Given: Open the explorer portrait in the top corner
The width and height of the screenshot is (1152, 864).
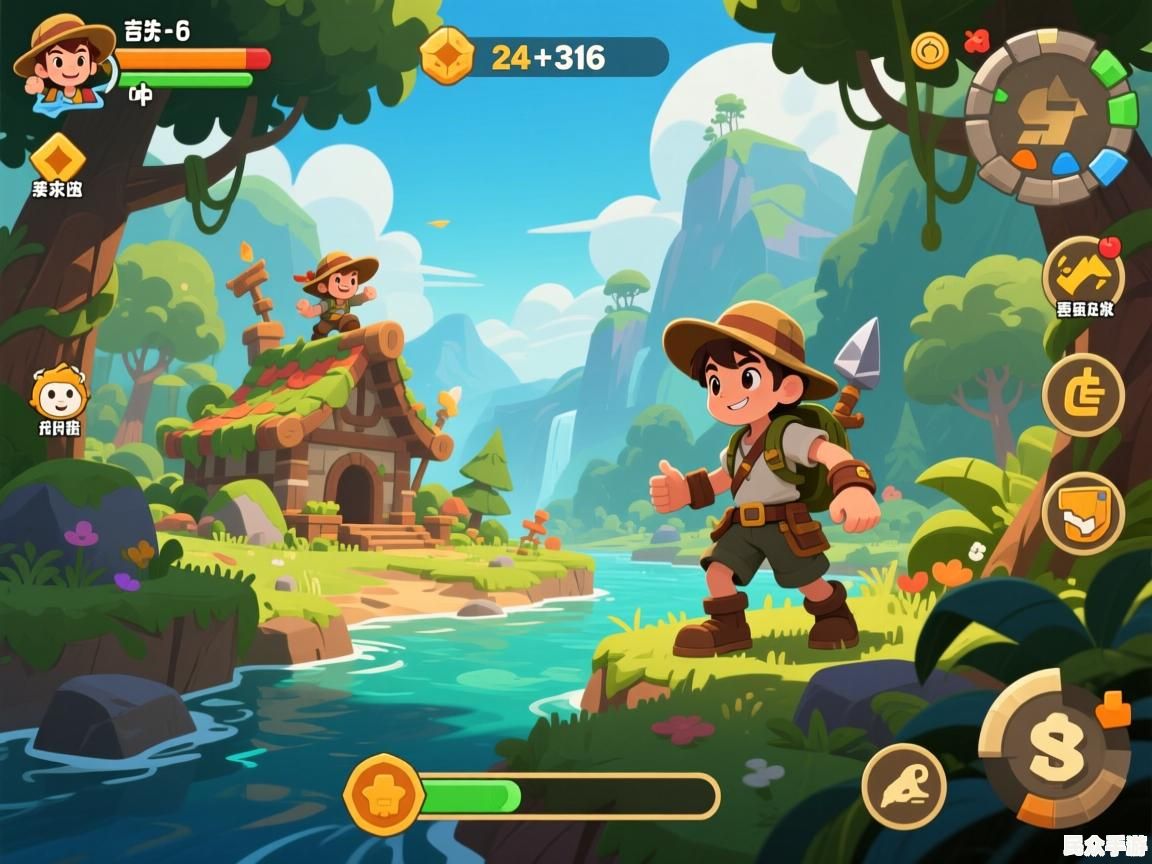Looking at the screenshot, I should [x=63, y=58].
